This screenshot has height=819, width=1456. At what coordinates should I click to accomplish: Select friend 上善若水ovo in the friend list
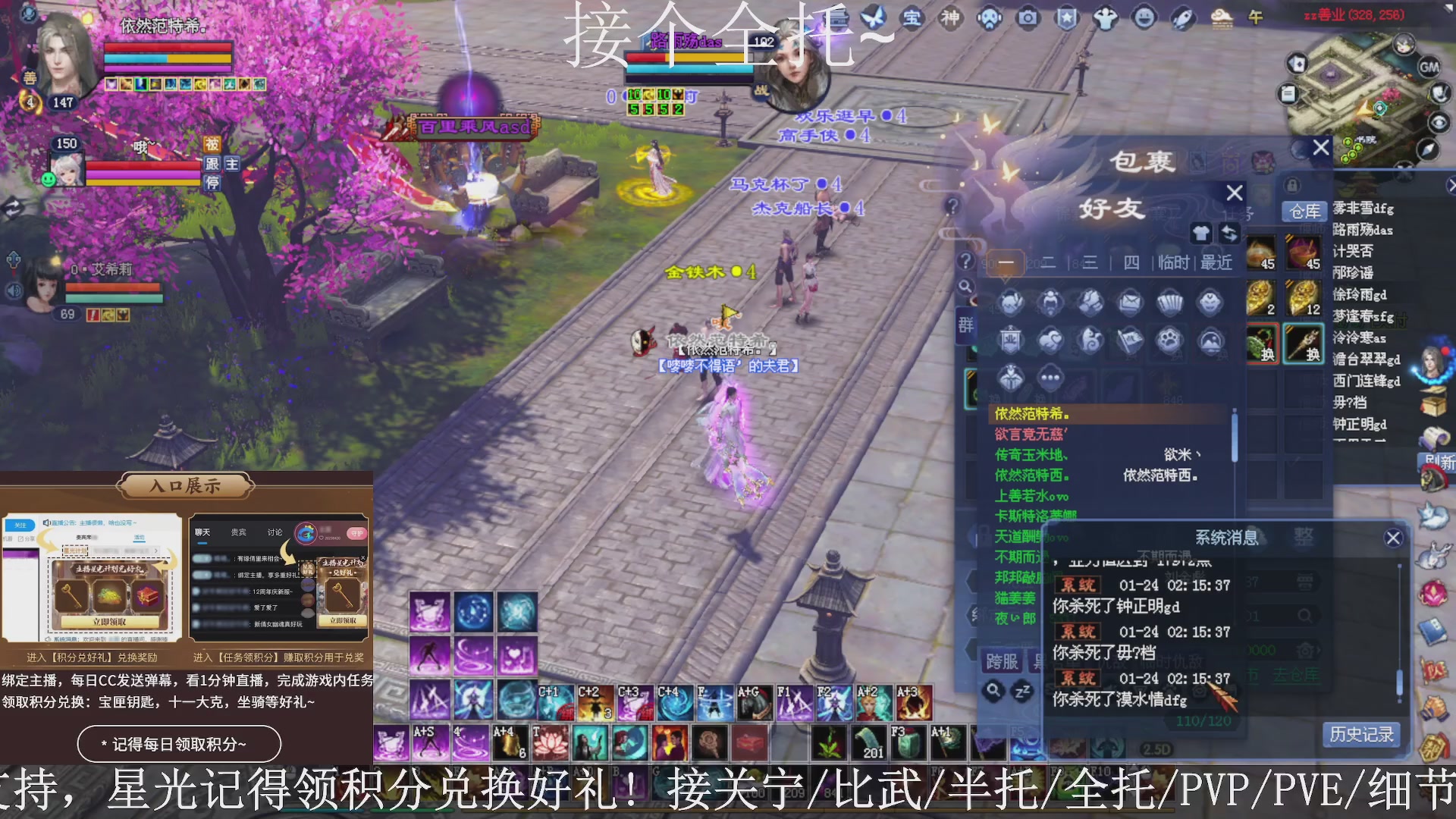[x=1031, y=495]
